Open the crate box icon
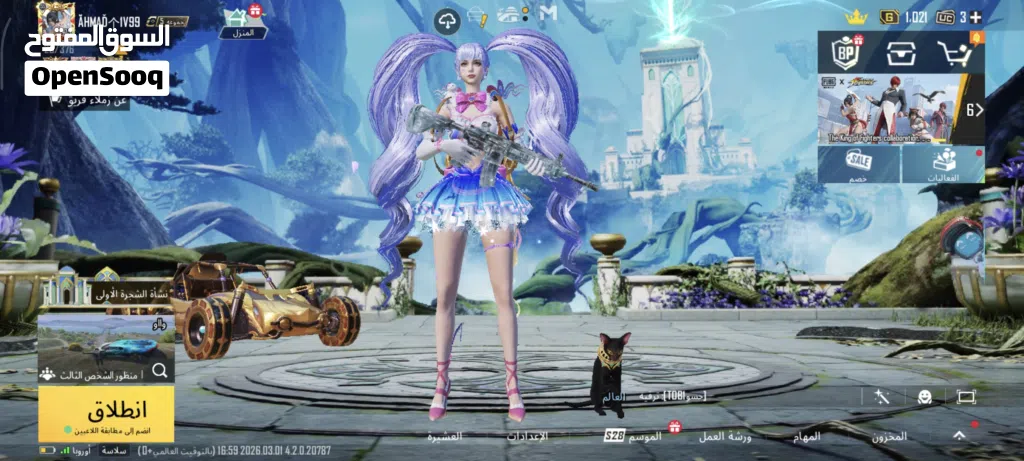 pyautogui.click(x=901, y=54)
